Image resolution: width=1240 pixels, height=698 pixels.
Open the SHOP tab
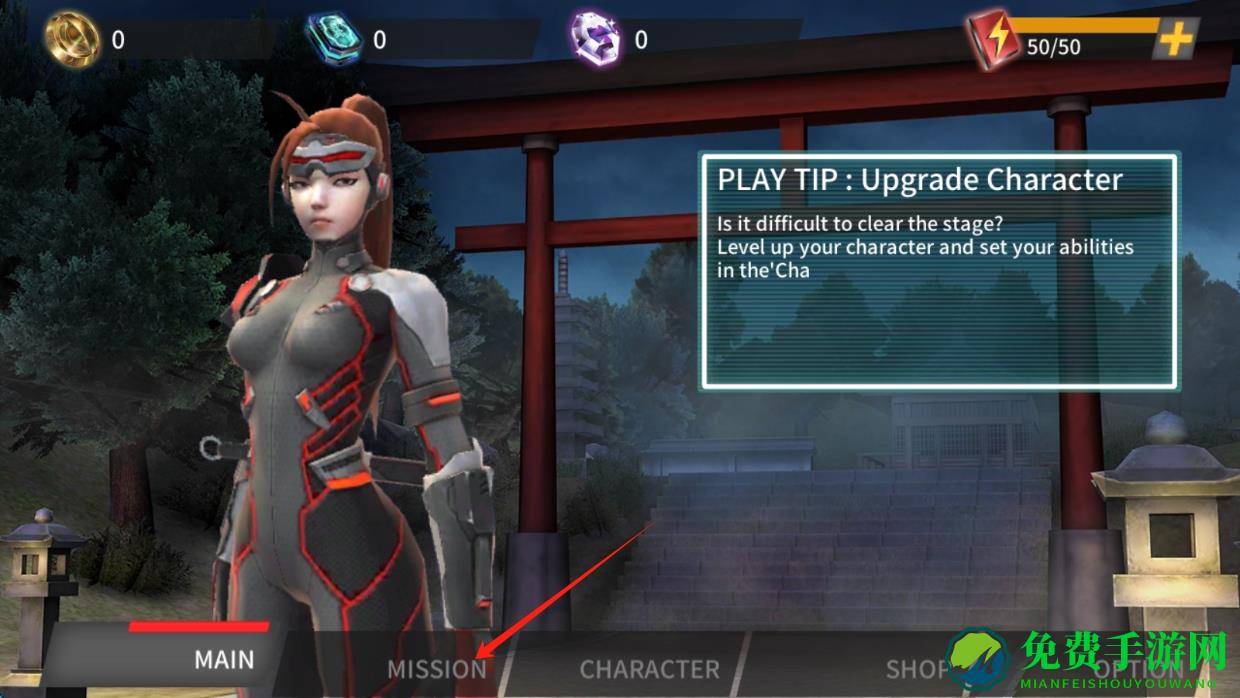point(915,669)
